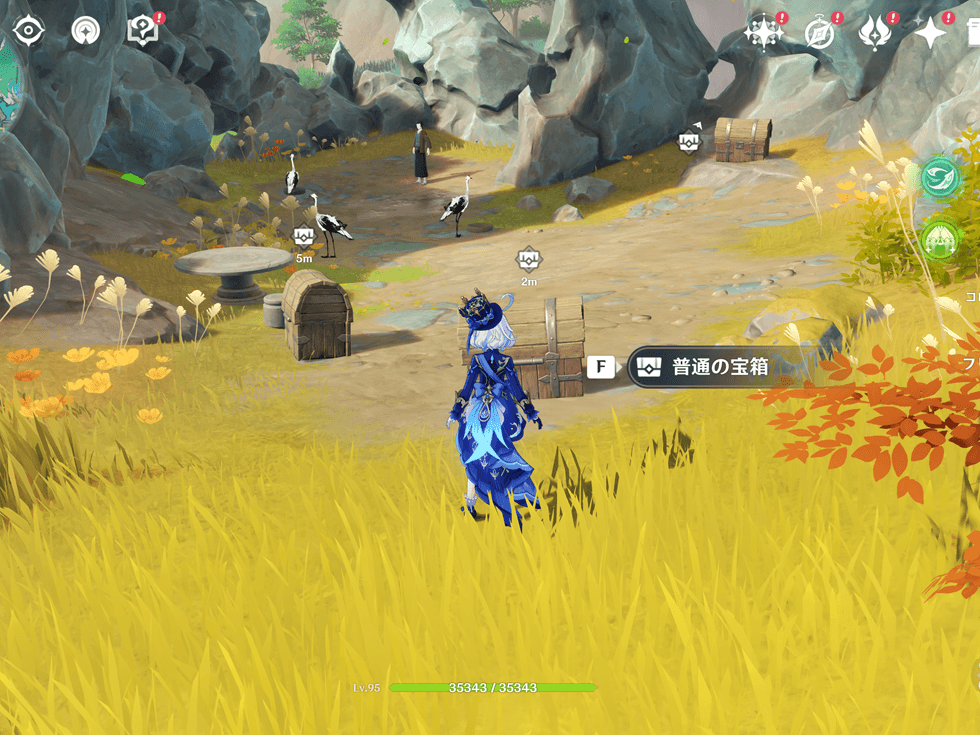Open the circular four-pointed star icon
This screenshot has width=980, height=735.
pyautogui.click(x=86, y=31)
